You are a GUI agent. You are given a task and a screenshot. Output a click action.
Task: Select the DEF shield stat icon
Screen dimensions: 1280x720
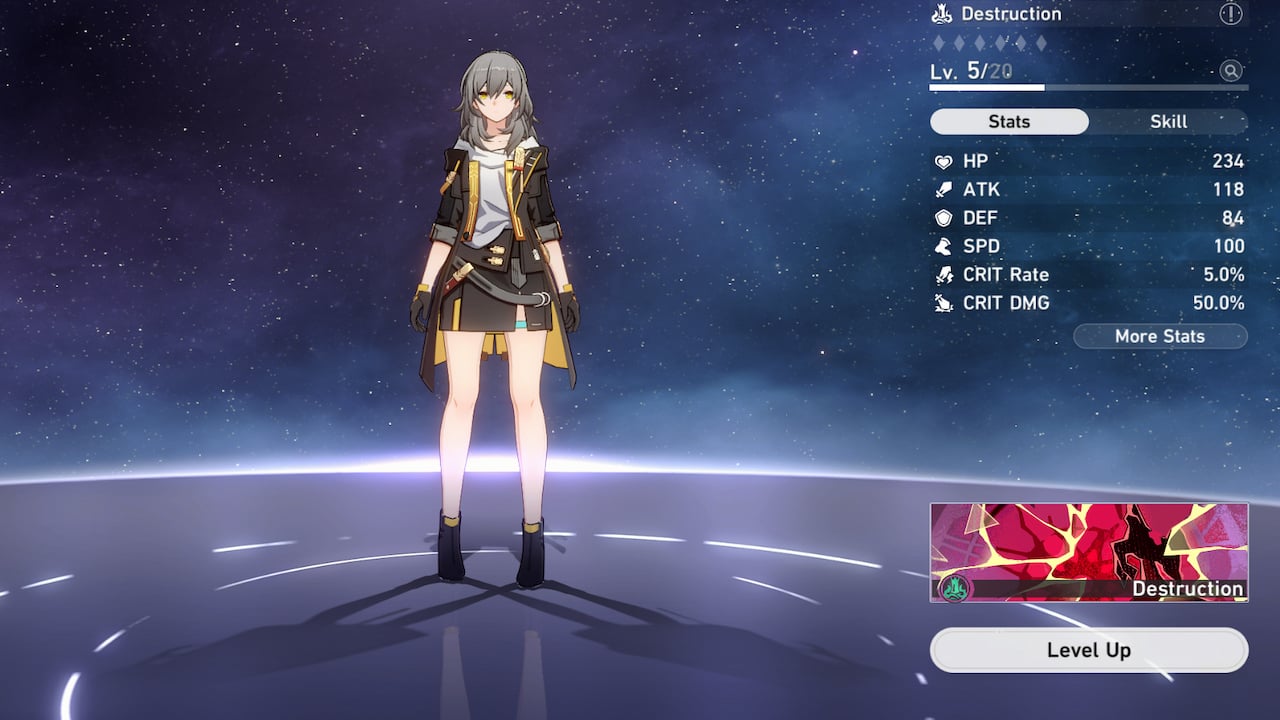click(x=943, y=218)
